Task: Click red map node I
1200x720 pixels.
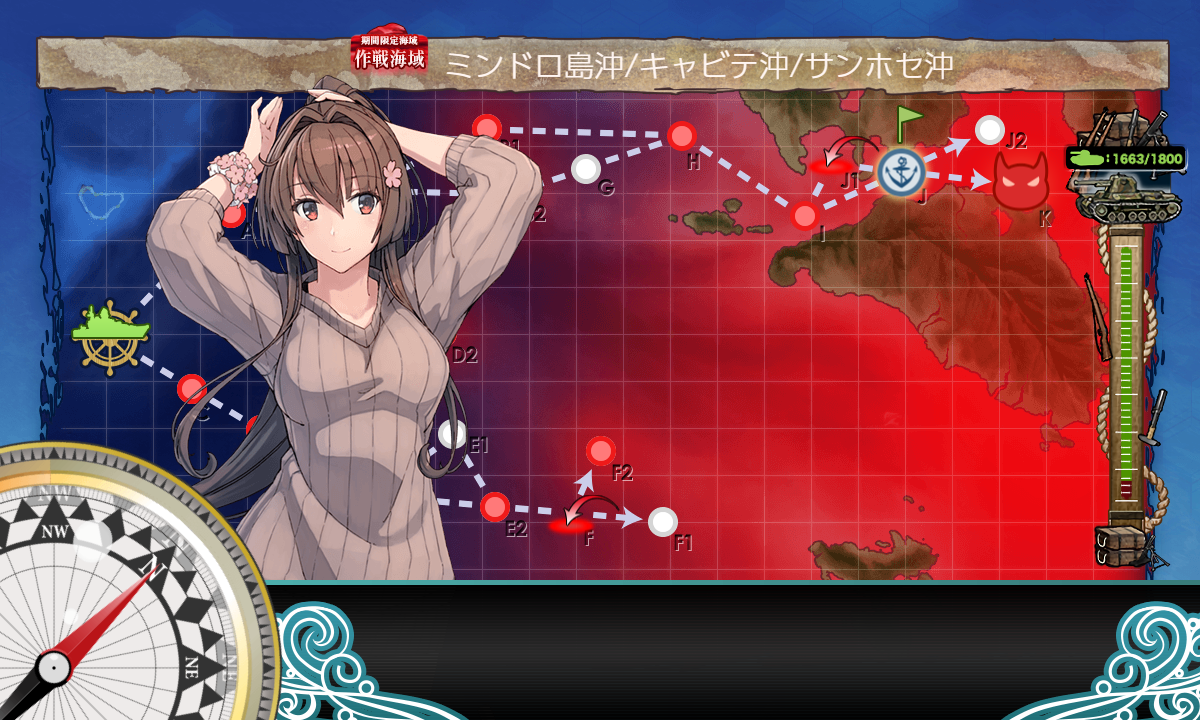Action: click(x=805, y=215)
